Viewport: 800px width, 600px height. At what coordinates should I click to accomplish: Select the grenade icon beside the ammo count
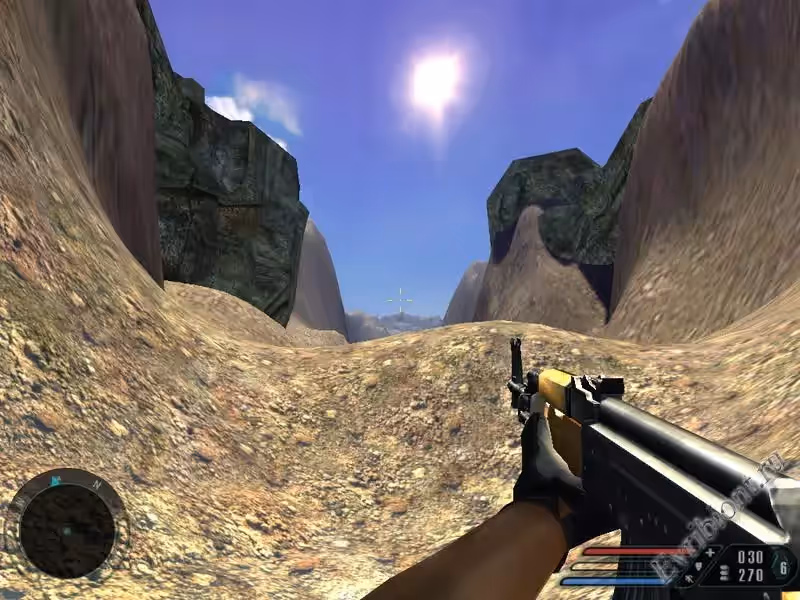(784, 568)
